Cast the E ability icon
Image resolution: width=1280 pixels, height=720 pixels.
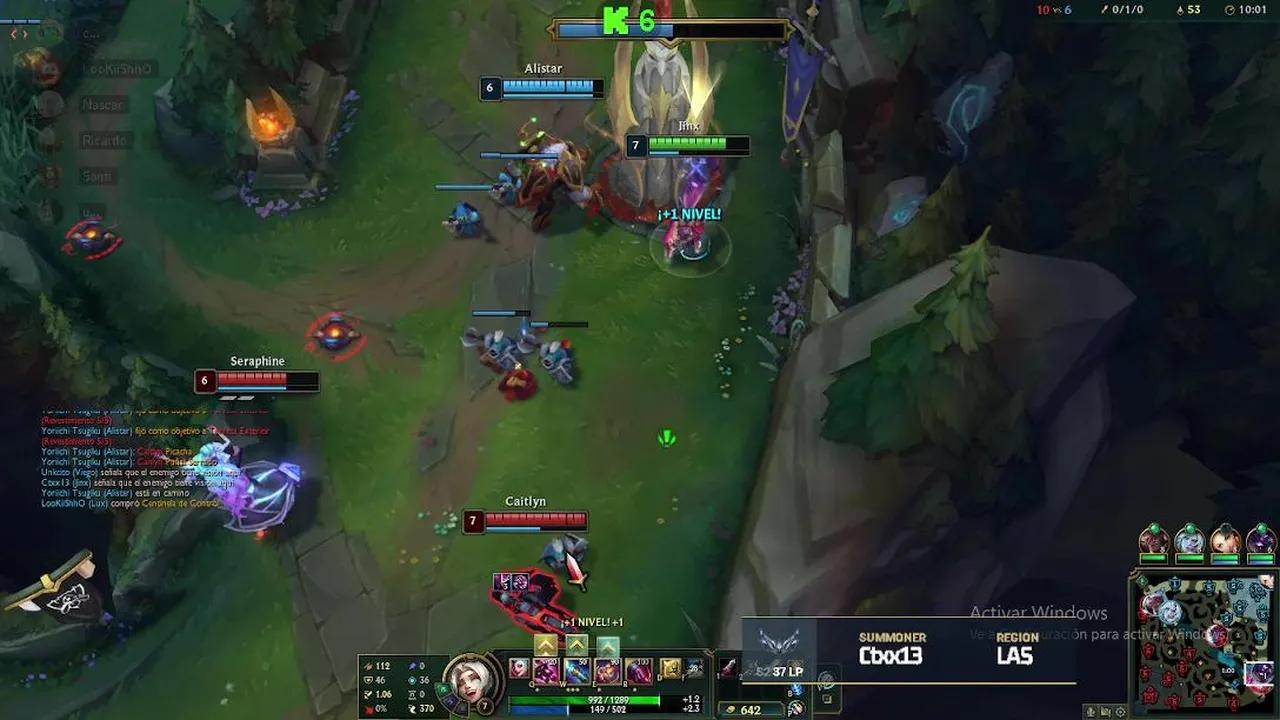click(x=609, y=671)
